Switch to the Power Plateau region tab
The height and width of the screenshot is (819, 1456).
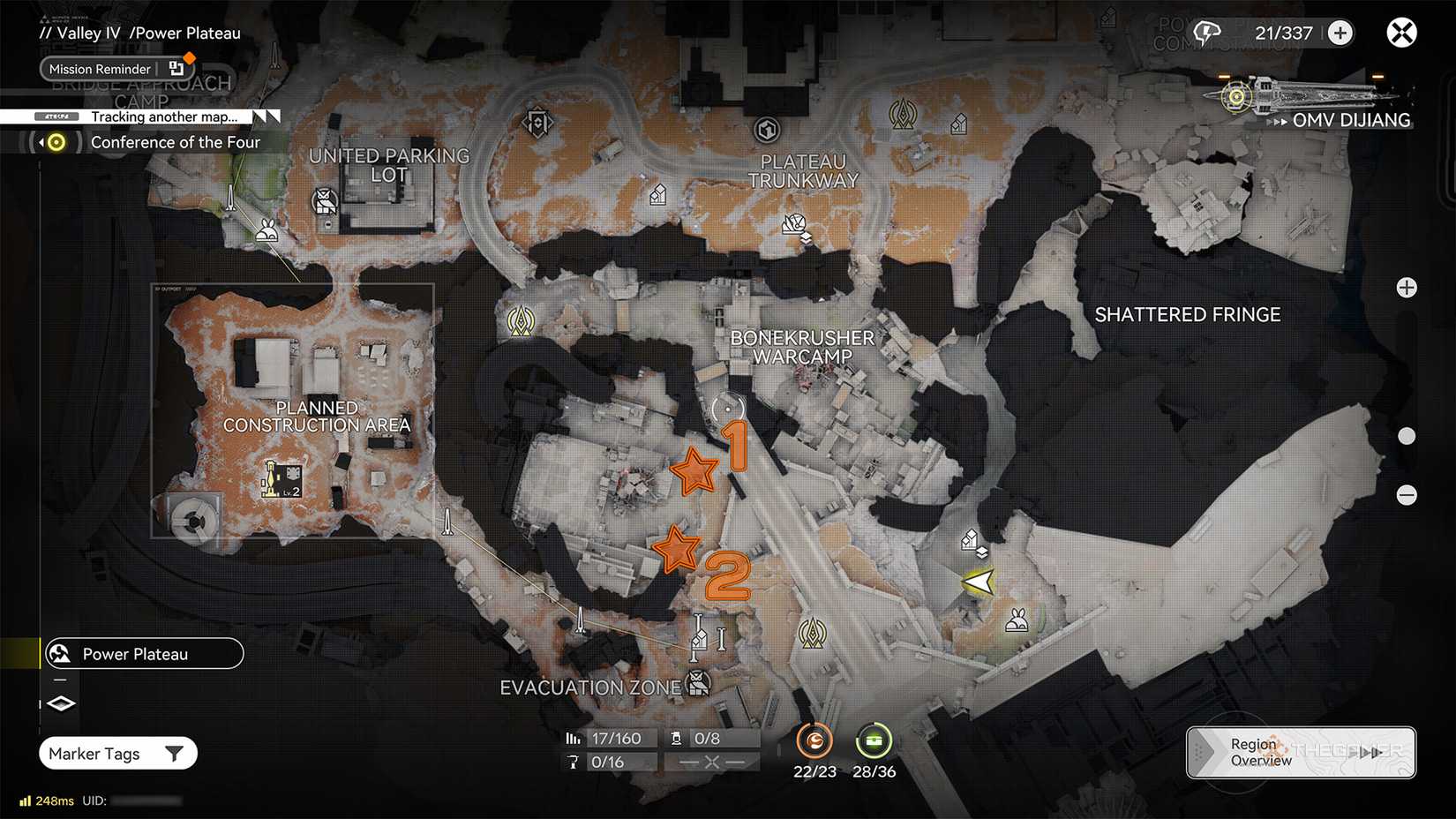point(143,653)
